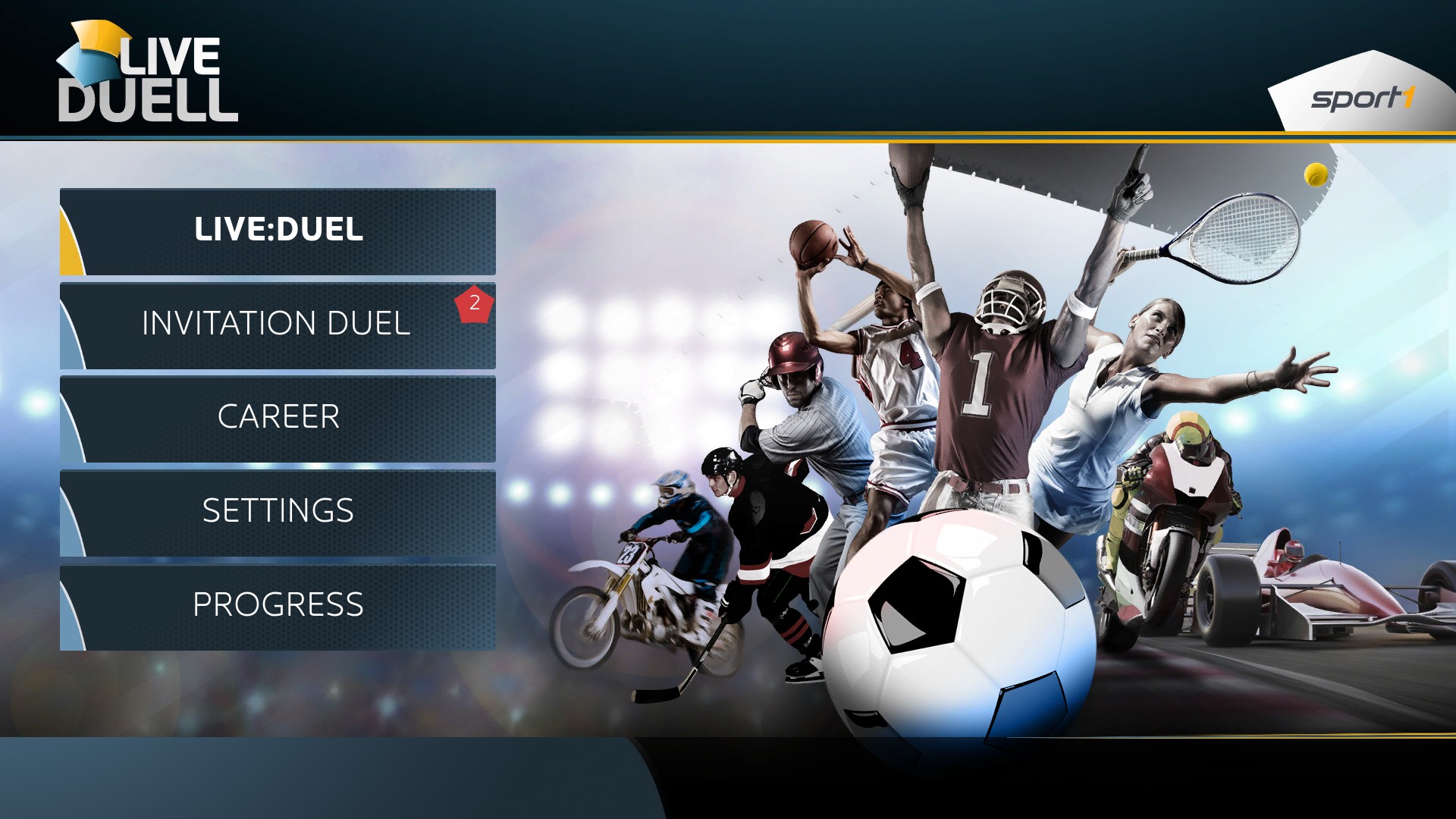Click the red pentagon notification badge showing 2

tap(474, 303)
